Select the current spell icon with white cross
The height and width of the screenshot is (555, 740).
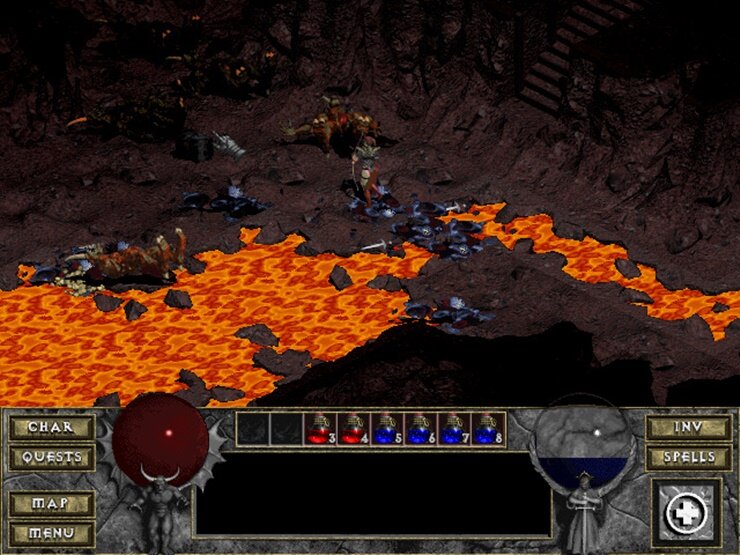click(686, 513)
